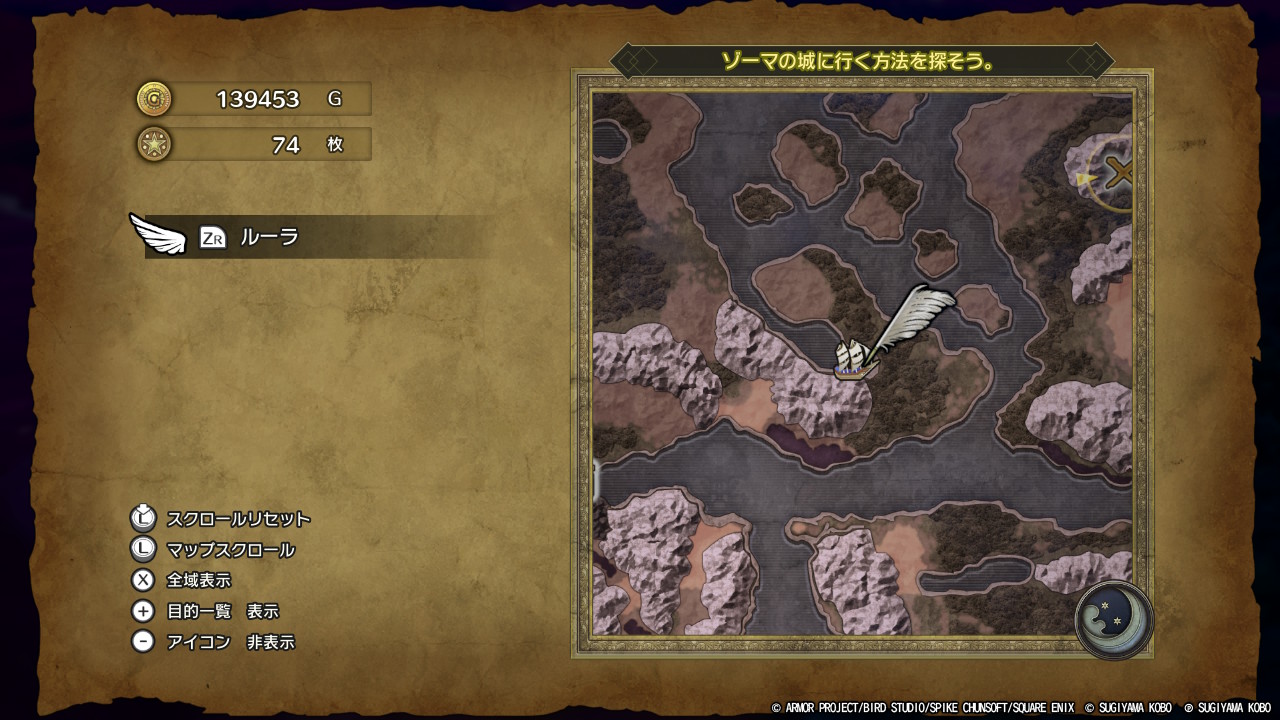Show the 目的一覧 objectives list
1280x720 pixels.
point(222,611)
